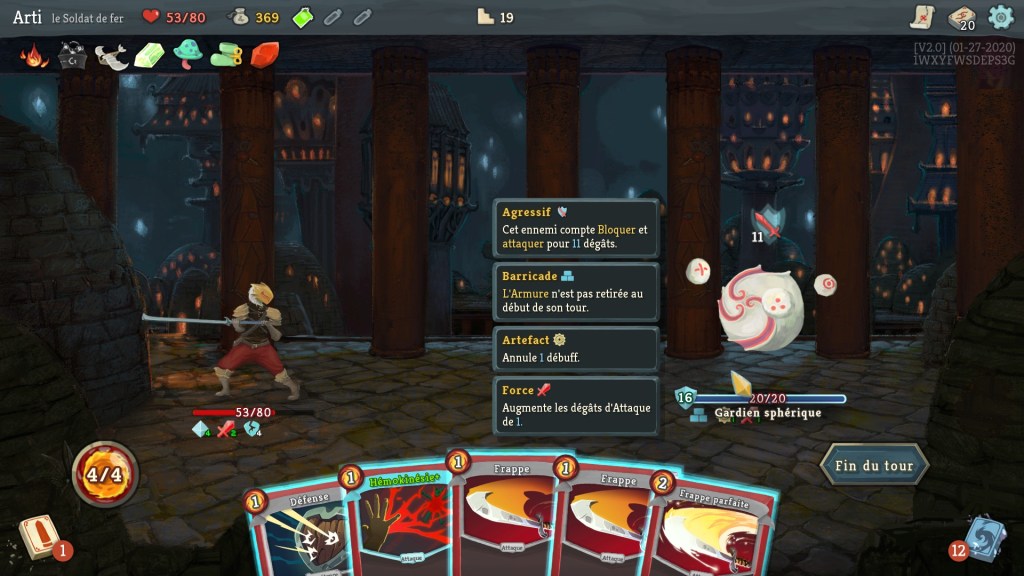Viewport: 1024px width, 576px height.
Task: Open the draw pile
Action: pos(40,537)
